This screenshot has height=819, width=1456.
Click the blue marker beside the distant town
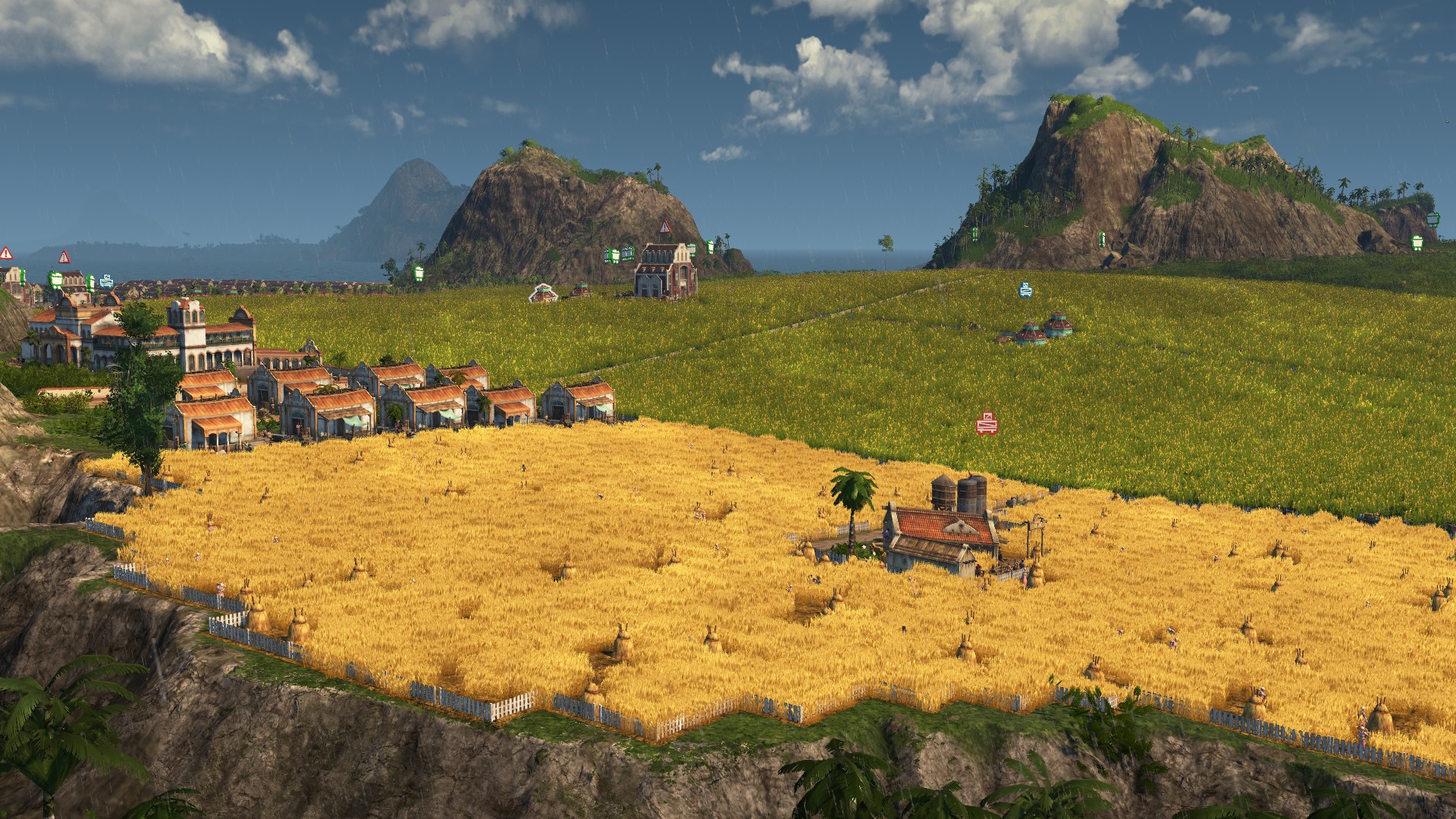tap(106, 281)
